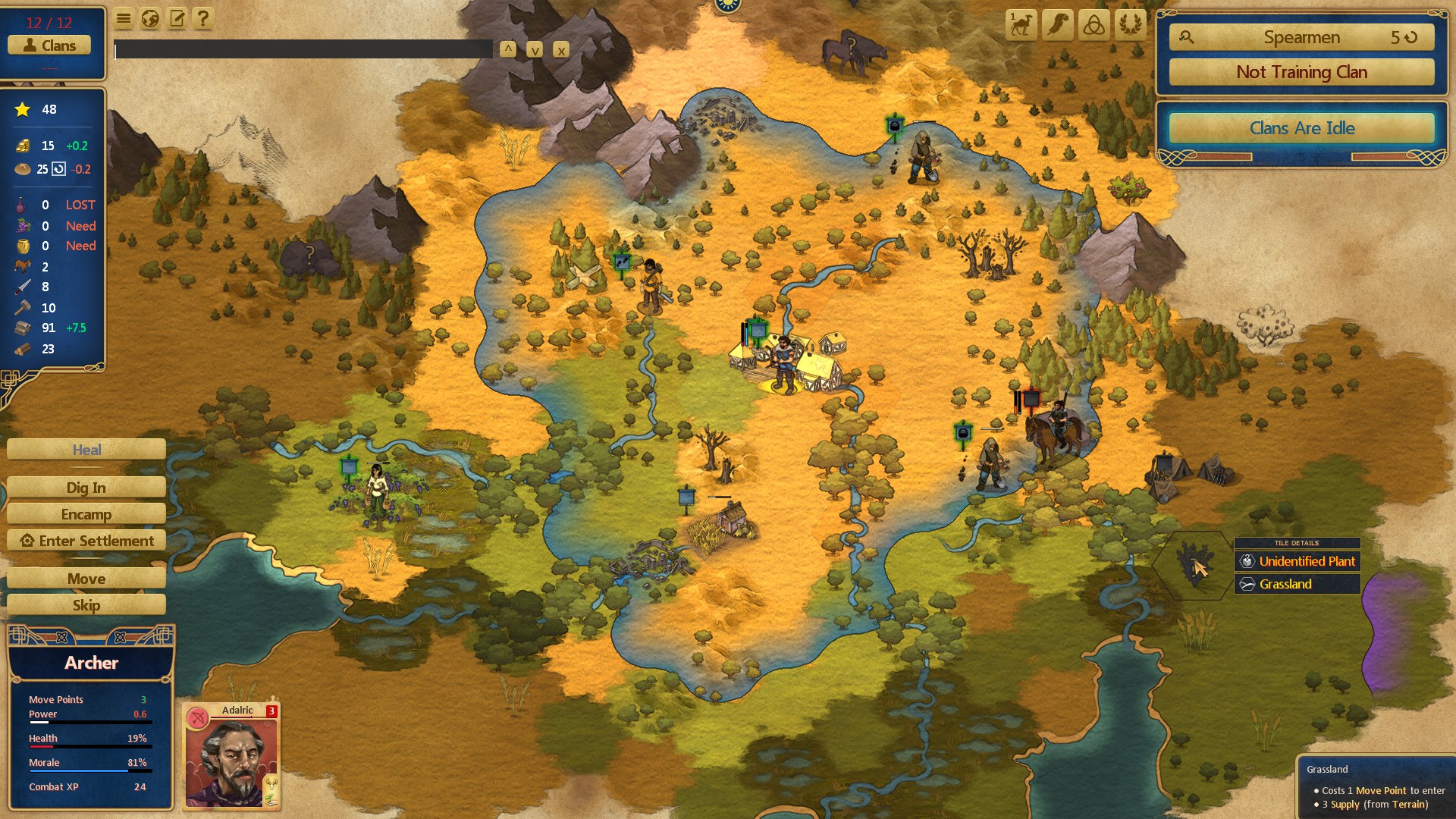Viewport: 1456px width, 819px height.
Task: Open the feather quill icon
Action: pyautogui.click(x=1057, y=25)
